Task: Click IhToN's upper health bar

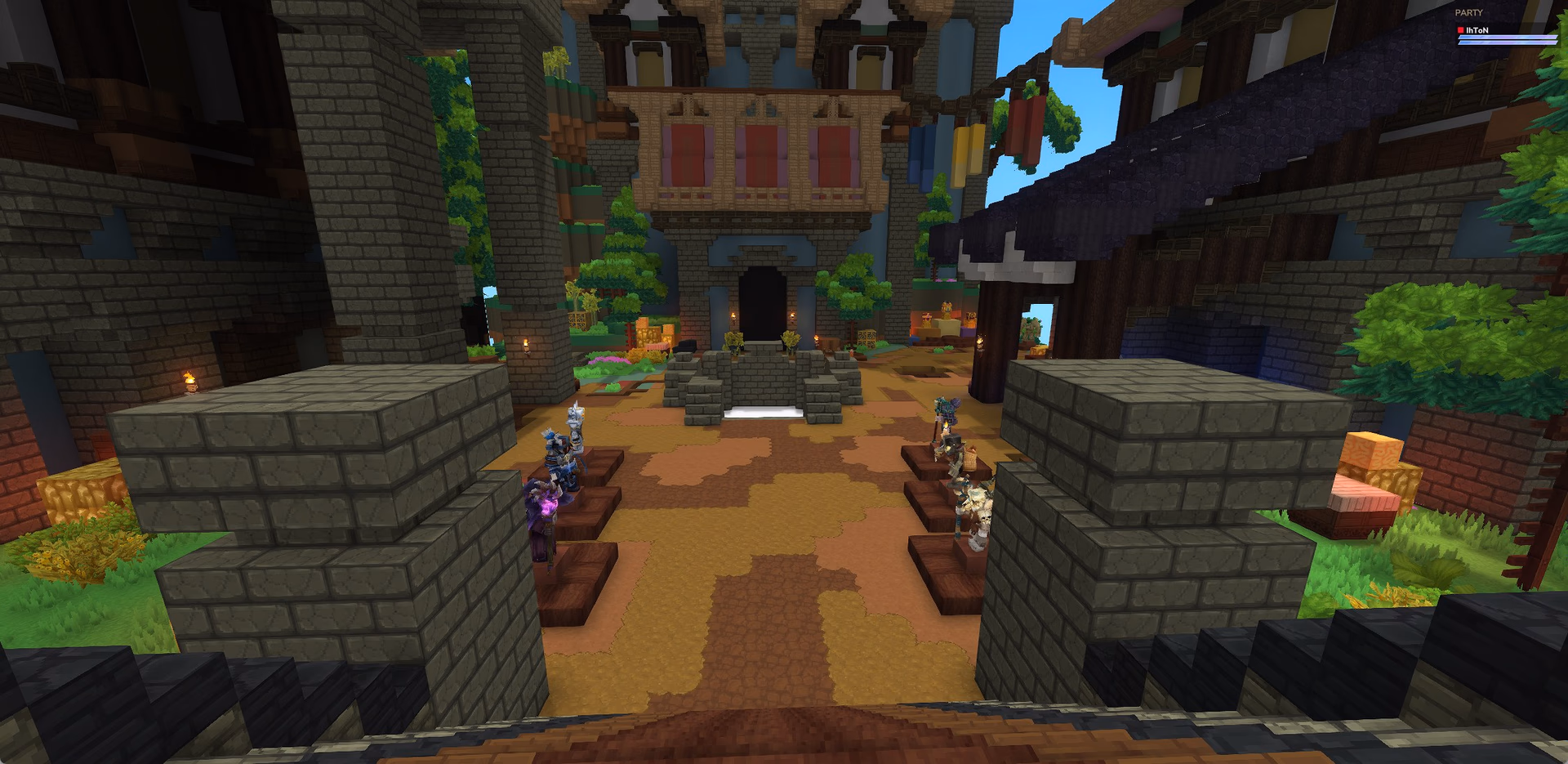Action: (x=1507, y=38)
